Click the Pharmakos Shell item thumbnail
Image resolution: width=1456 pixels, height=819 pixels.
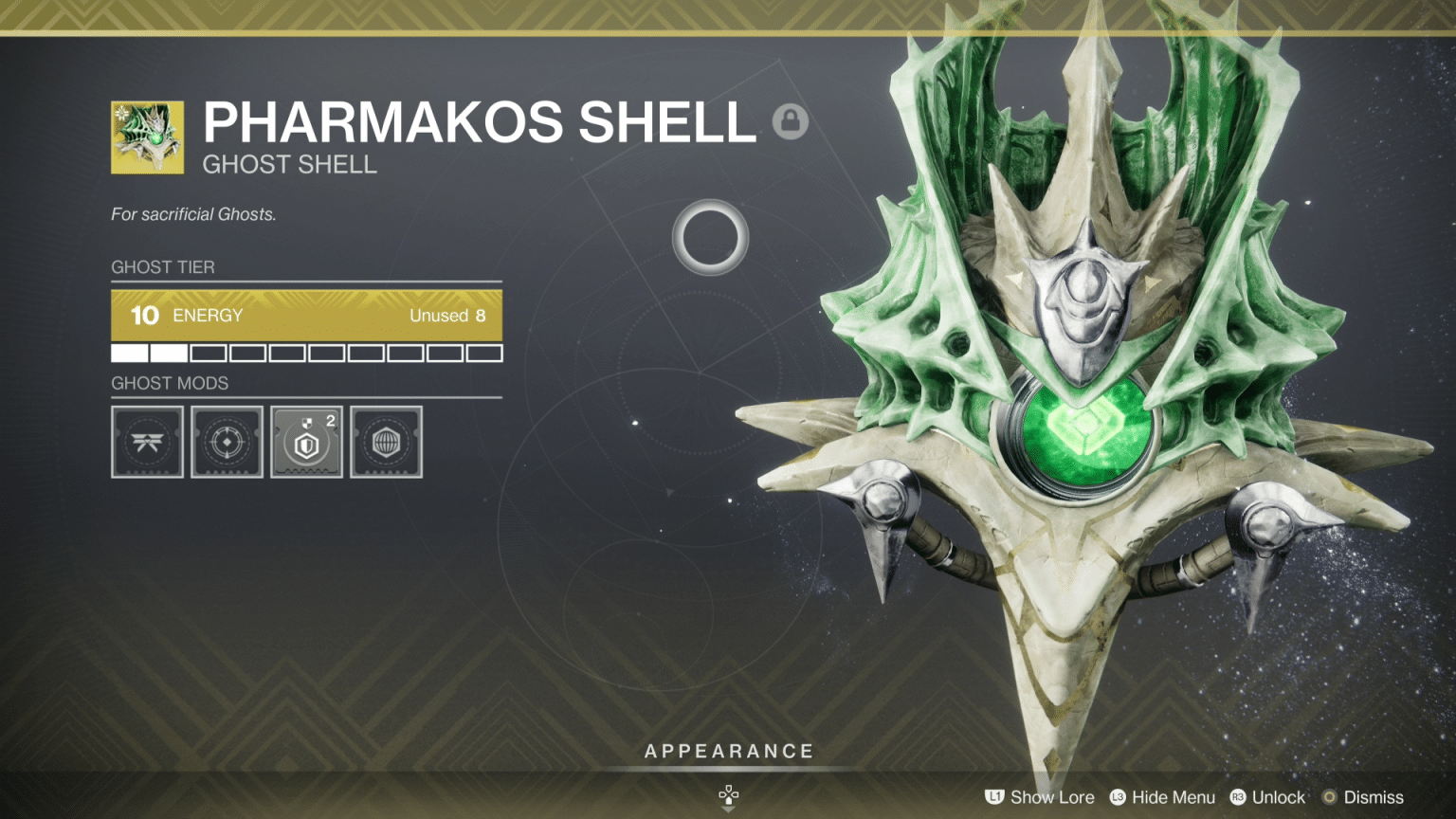pyautogui.click(x=148, y=136)
